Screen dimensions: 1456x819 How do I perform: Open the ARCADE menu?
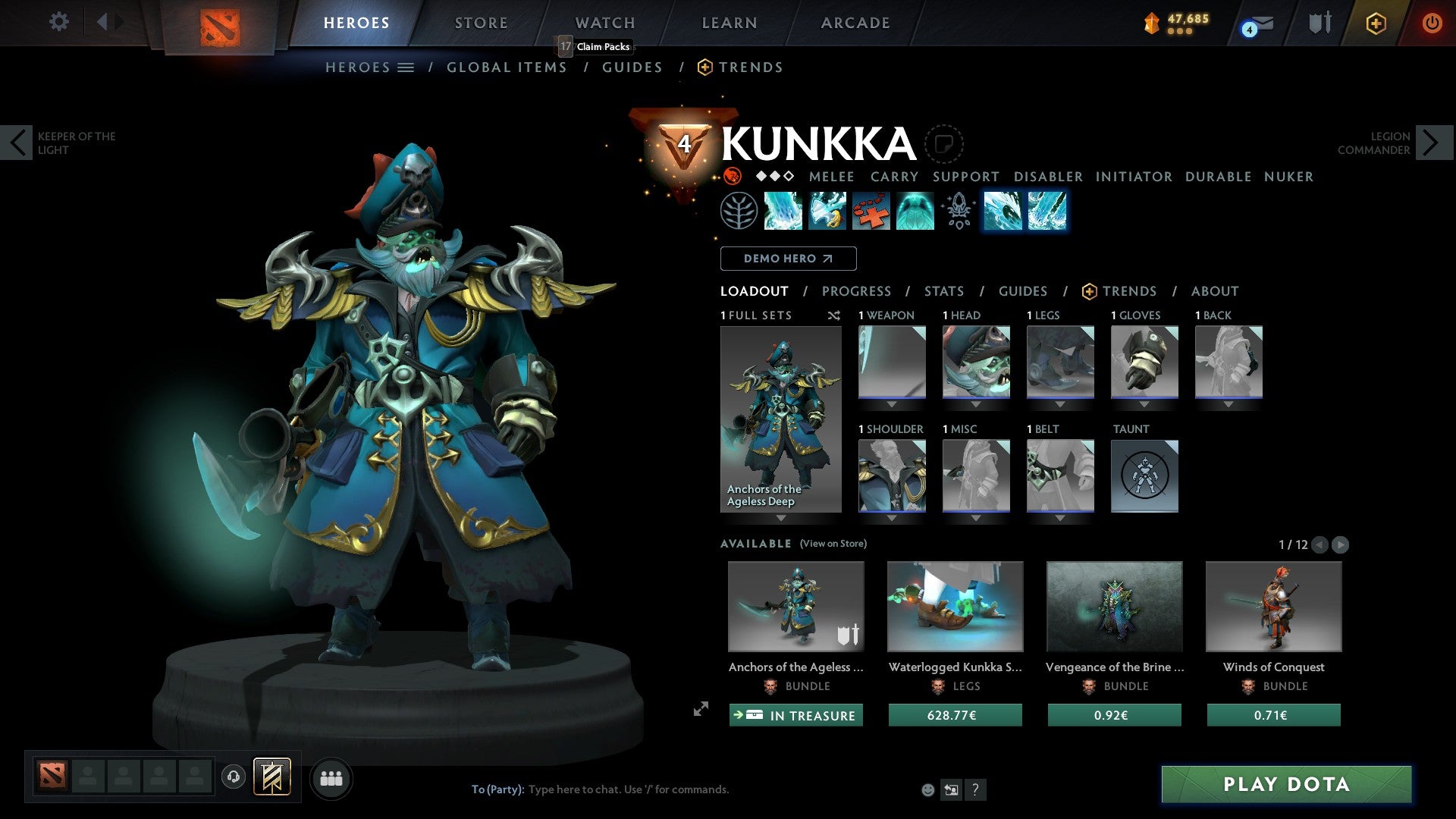pyautogui.click(x=855, y=22)
